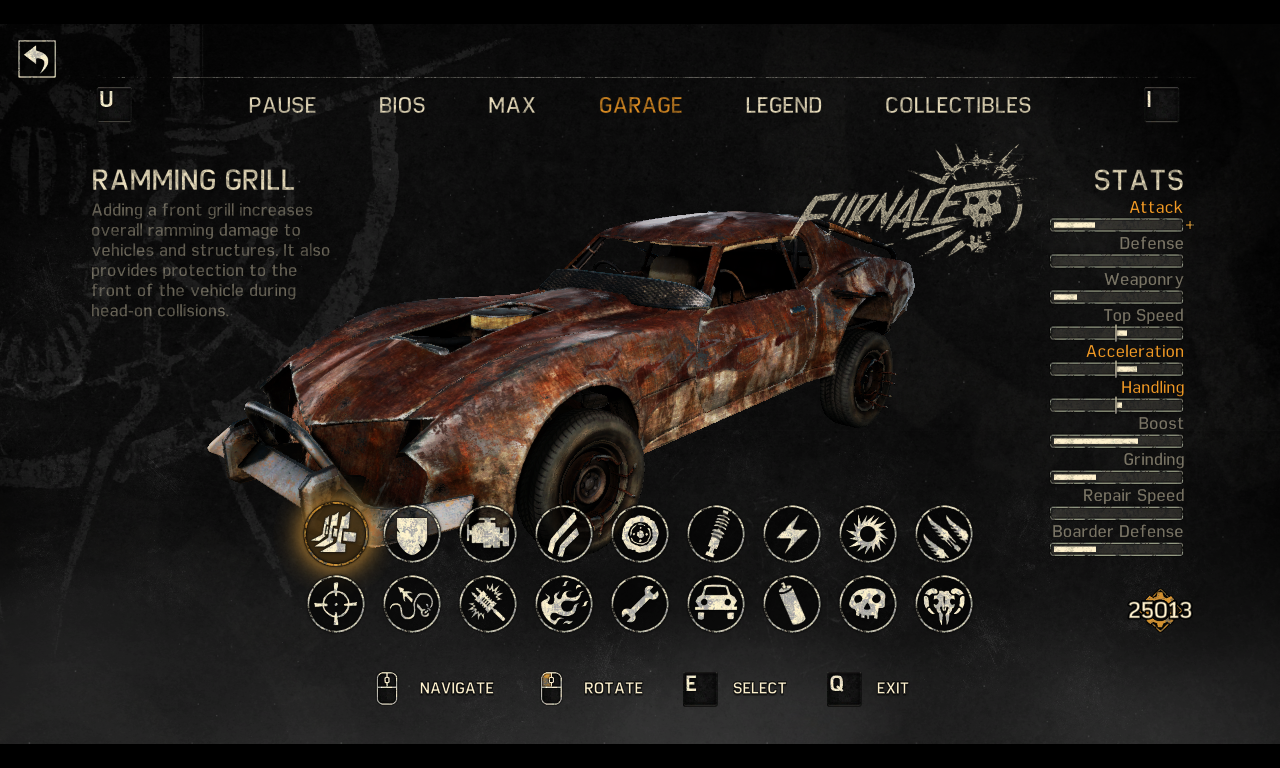Choose the armor shield upgrade icon
The height and width of the screenshot is (768, 1280).
coord(412,534)
